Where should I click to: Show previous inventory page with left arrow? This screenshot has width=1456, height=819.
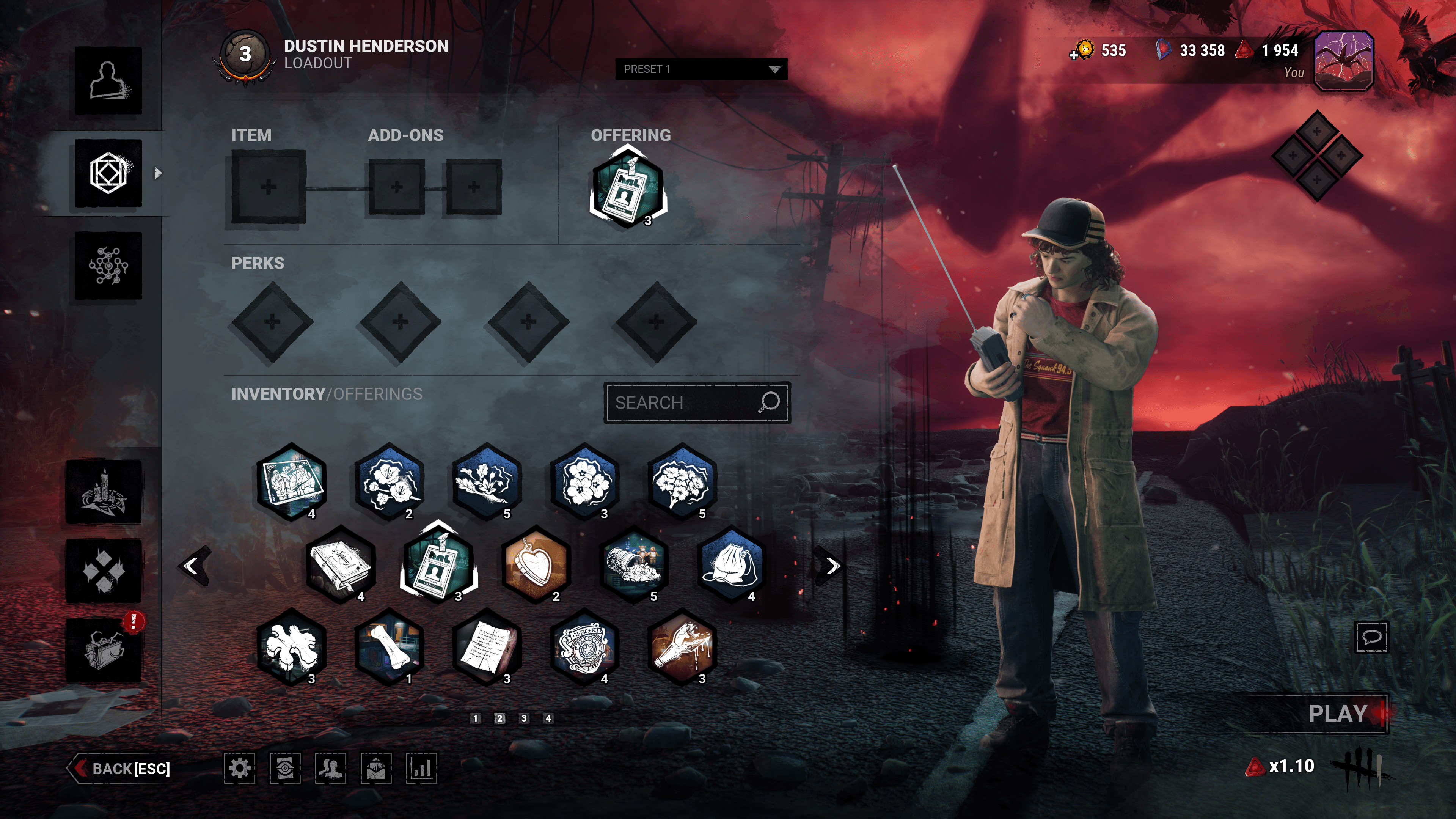point(192,566)
